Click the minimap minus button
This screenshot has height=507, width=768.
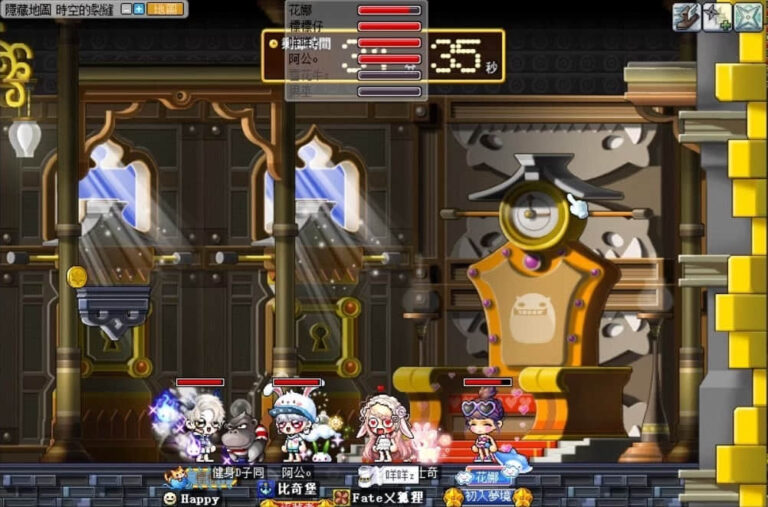point(126,9)
